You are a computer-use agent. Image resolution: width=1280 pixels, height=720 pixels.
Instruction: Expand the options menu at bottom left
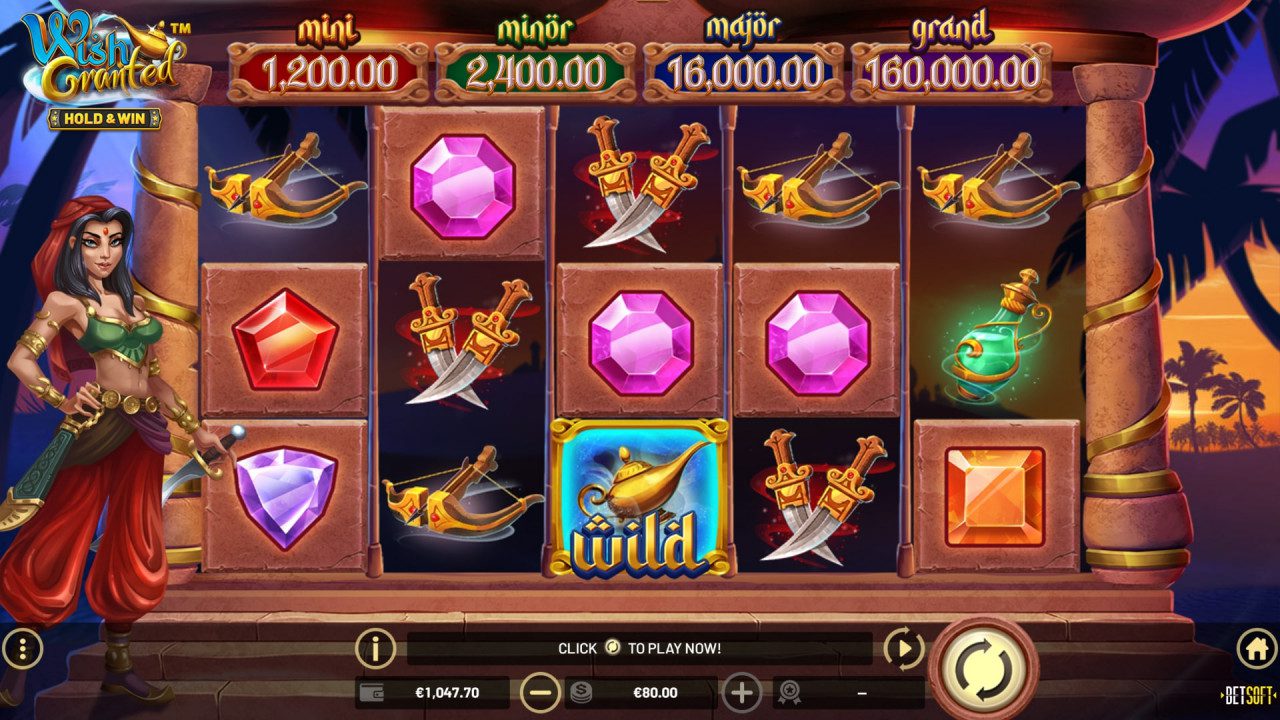click(x=24, y=646)
